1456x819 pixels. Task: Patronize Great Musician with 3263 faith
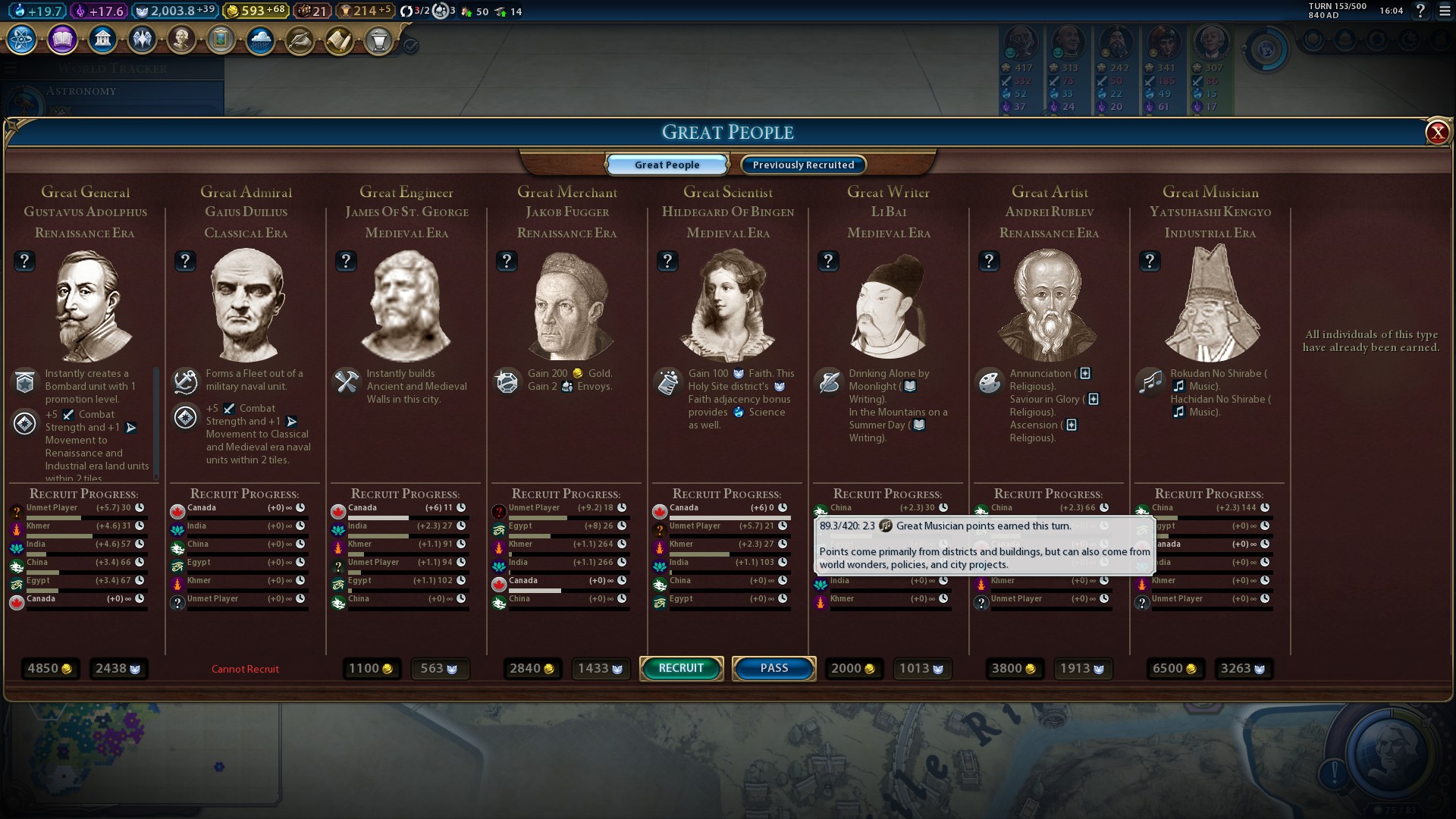coord(1242,668)
